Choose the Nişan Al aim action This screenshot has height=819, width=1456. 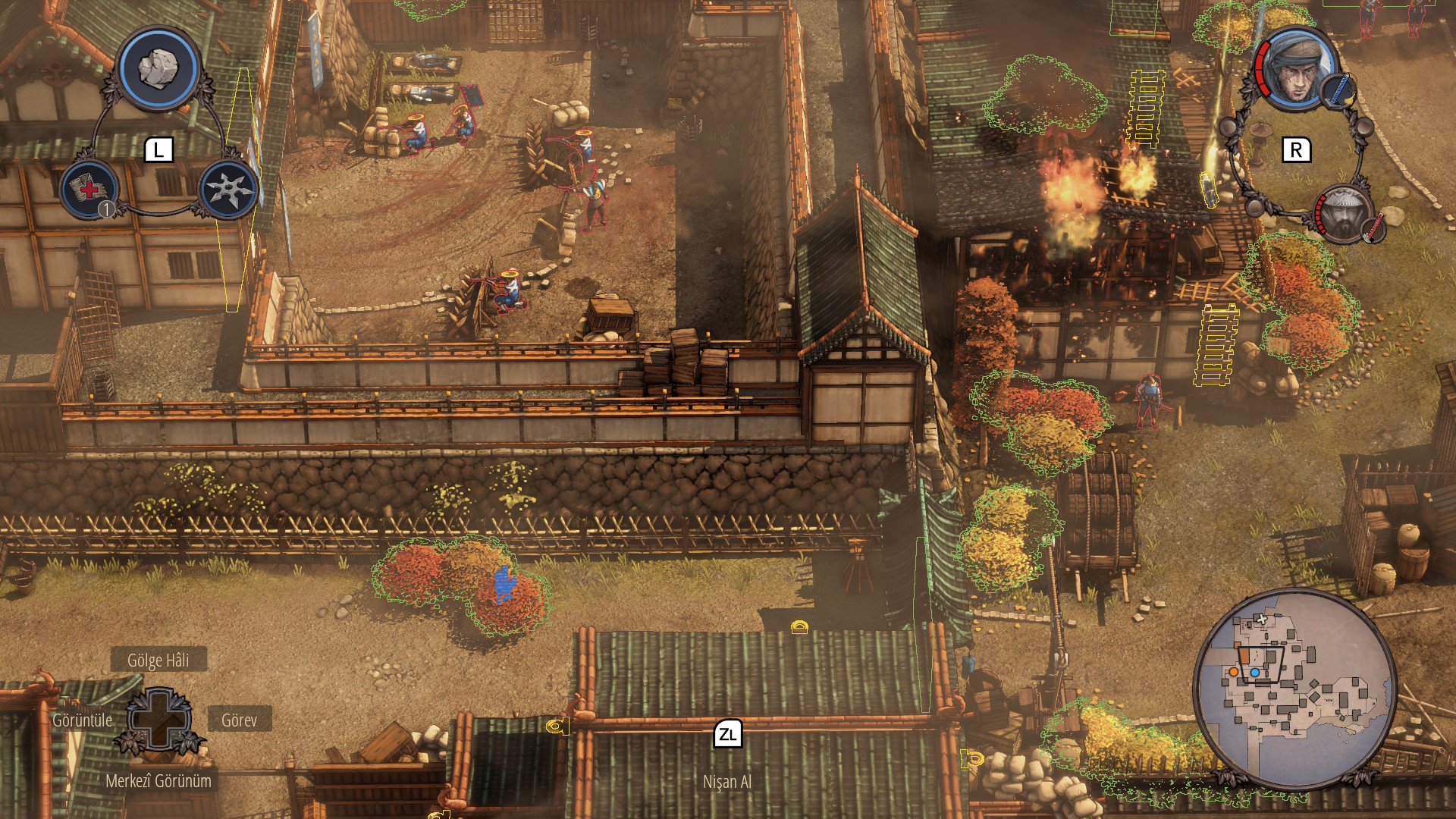click(x=726, y=781)
